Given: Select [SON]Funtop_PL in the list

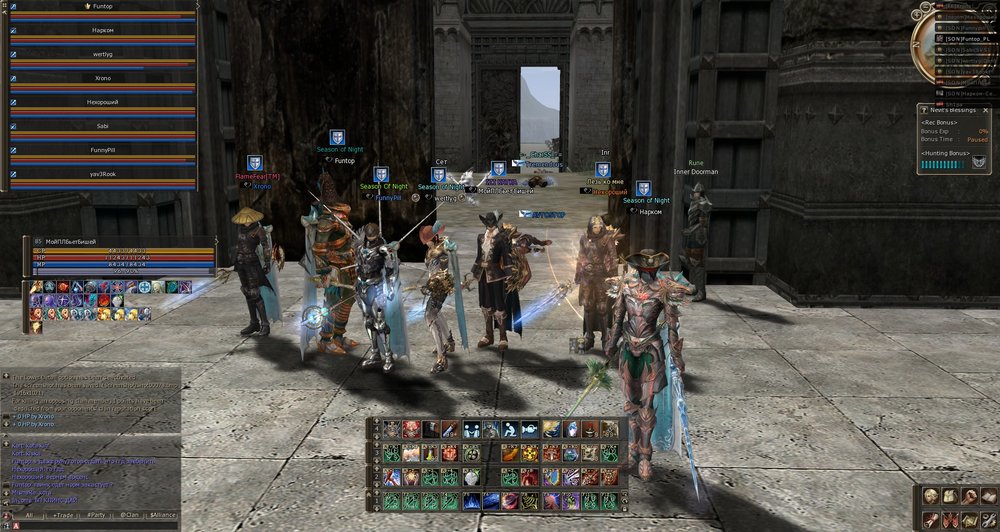Looking at the screenshot, I should coord(966,38).
